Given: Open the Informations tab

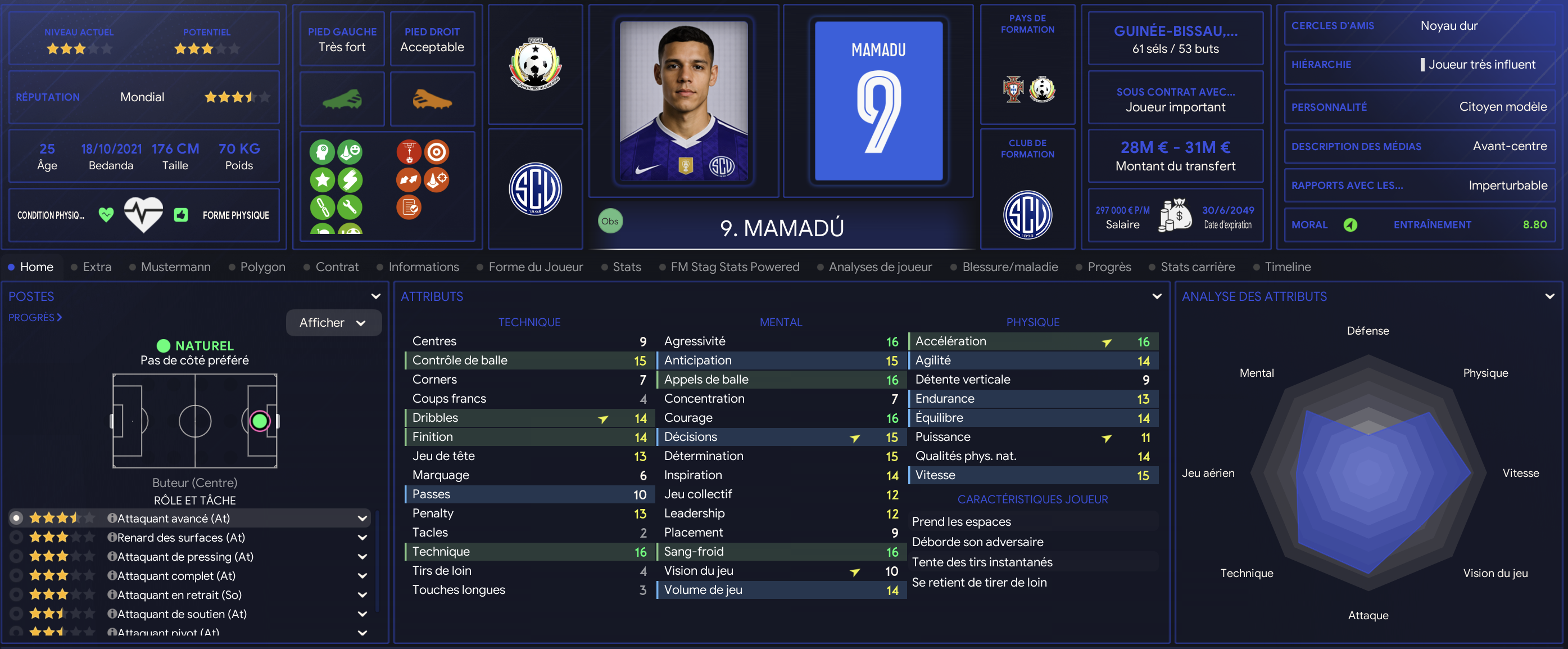Looking at the screenshot, I should (x=423, y=267).
